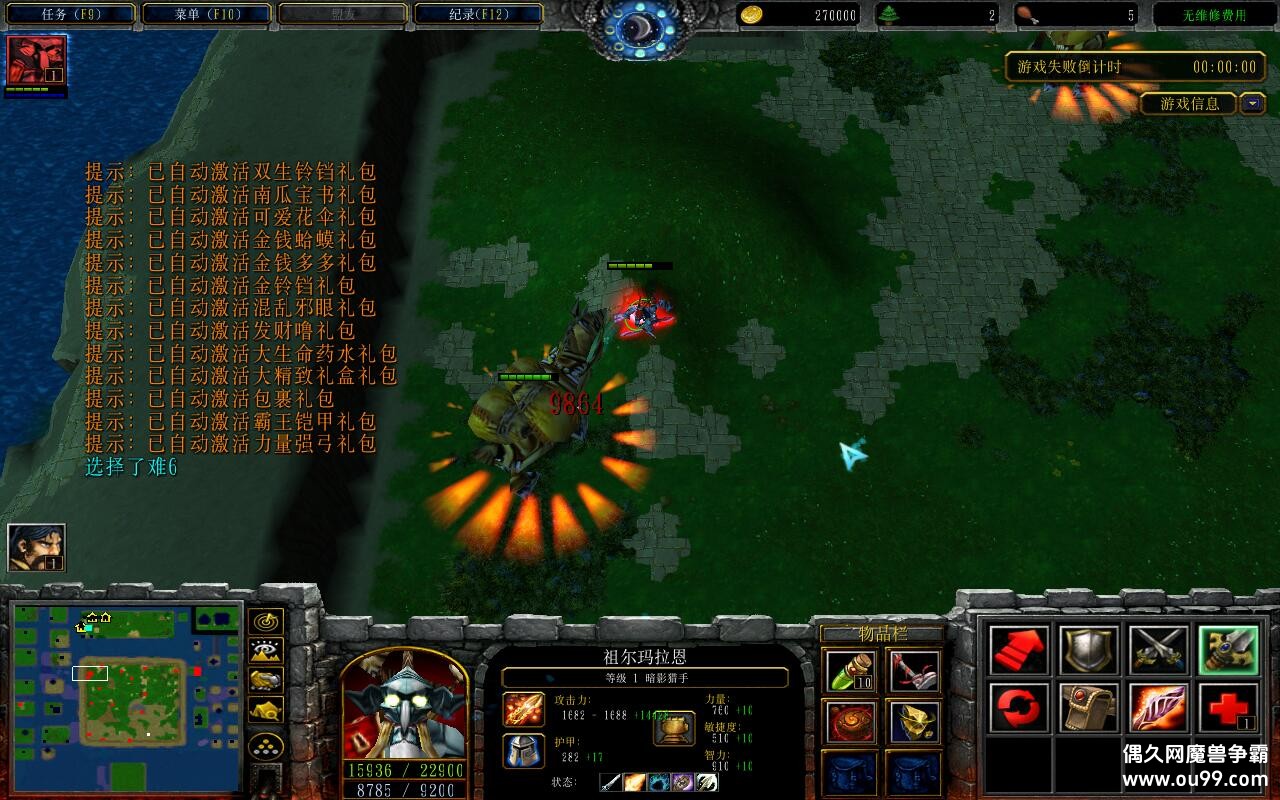This screenshot has height=800, width=1280.
Task: Click the minimap to move the camera
Action: 126,690
